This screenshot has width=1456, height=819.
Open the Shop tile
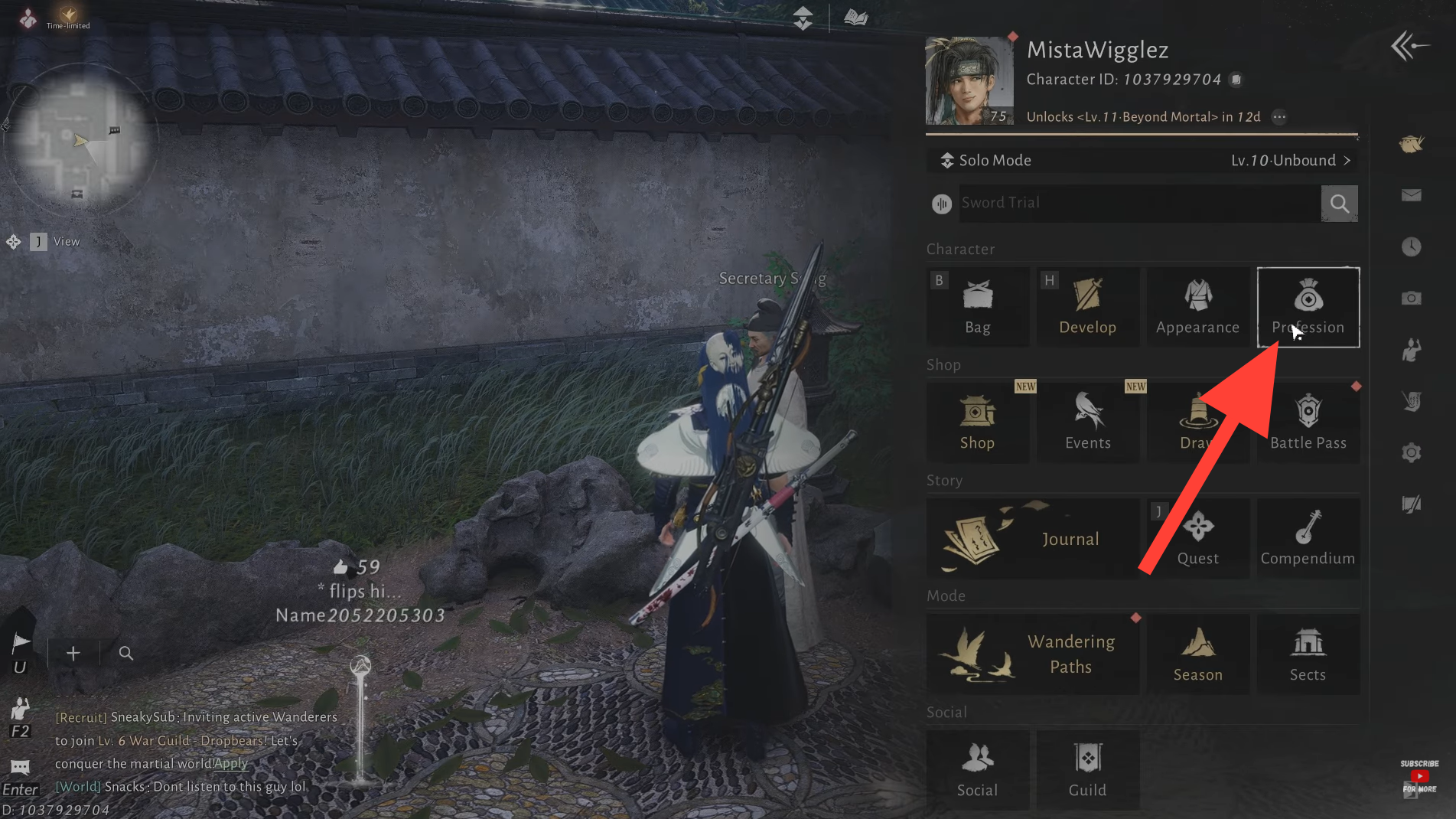[977, 423]
